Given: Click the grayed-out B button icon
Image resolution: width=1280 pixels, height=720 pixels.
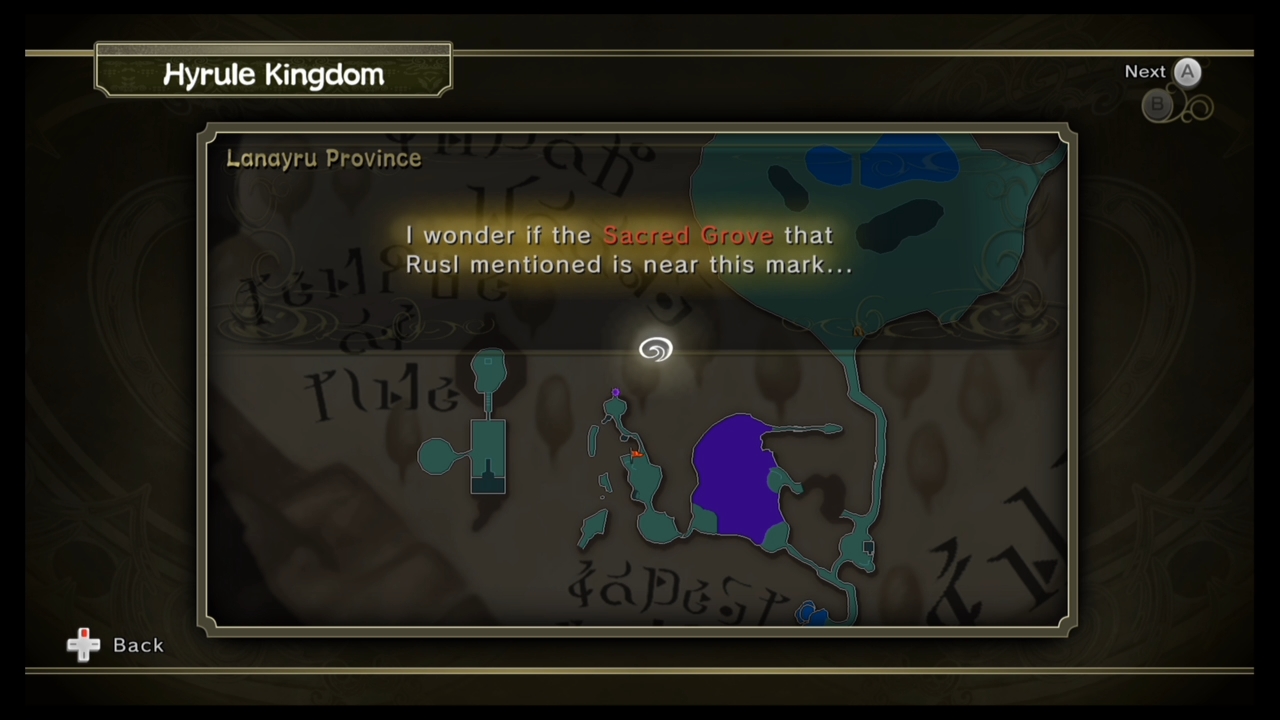Looking at the screenshot, I should point(1157,105).
